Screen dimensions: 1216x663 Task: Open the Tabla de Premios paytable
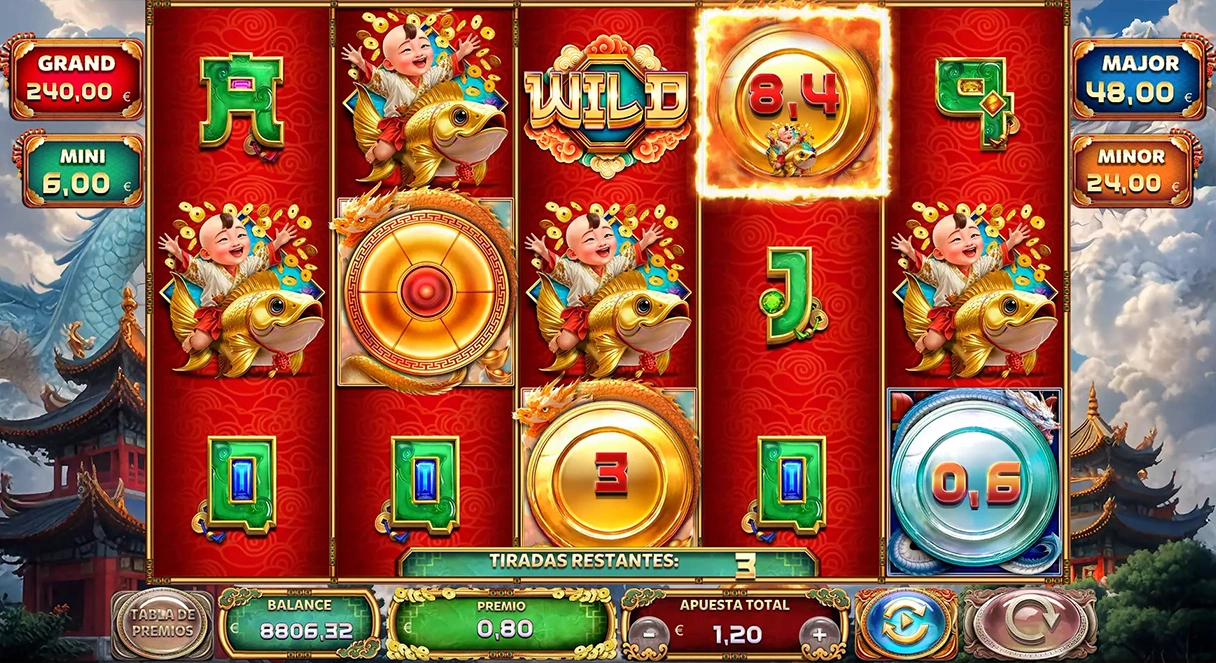[x=161, y=625]
